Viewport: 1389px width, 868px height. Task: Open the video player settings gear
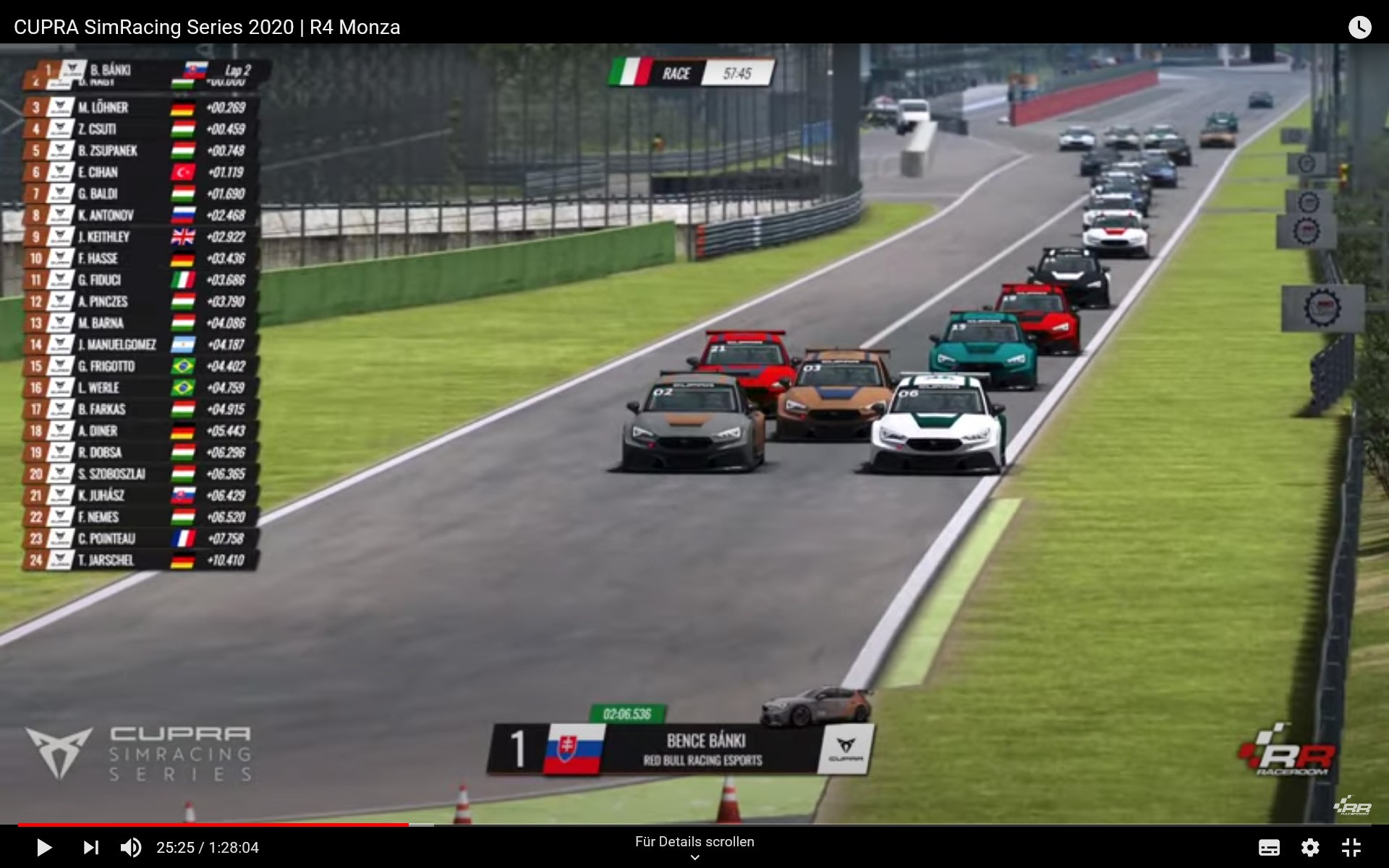coord(1310,847)
